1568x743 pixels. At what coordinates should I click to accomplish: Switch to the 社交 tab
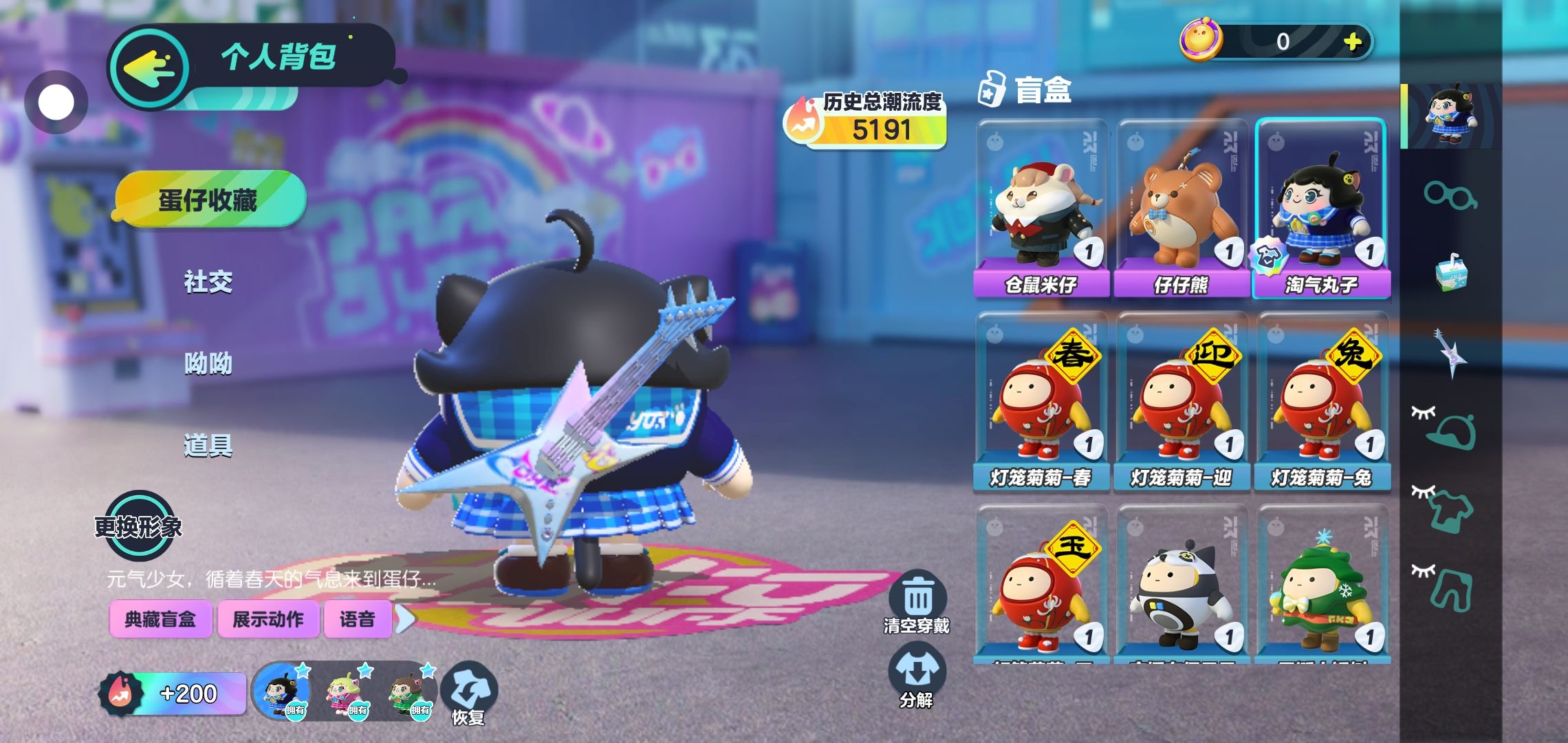tap(208, 282)
